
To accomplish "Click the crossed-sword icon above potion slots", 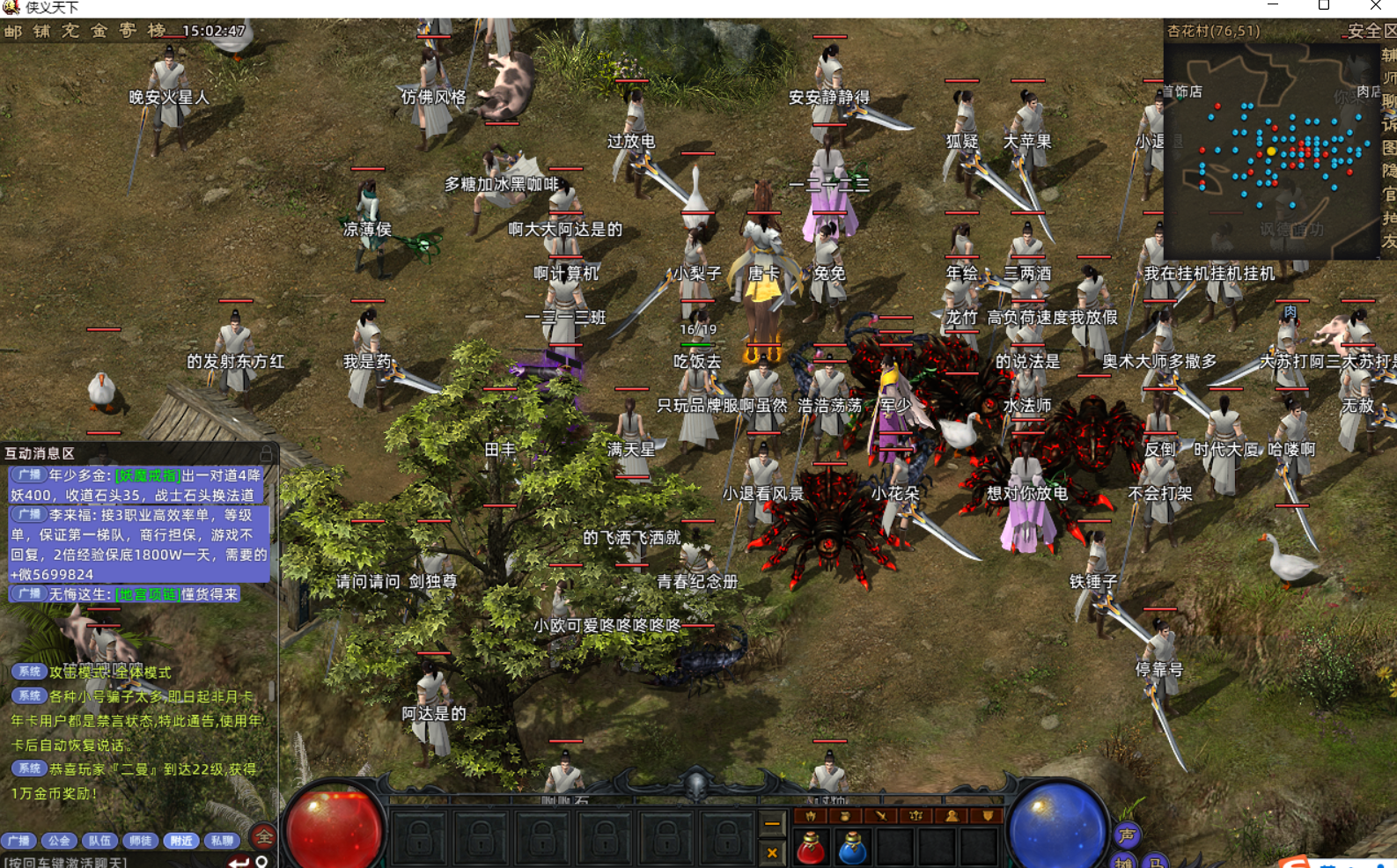I will click(880, 816).
